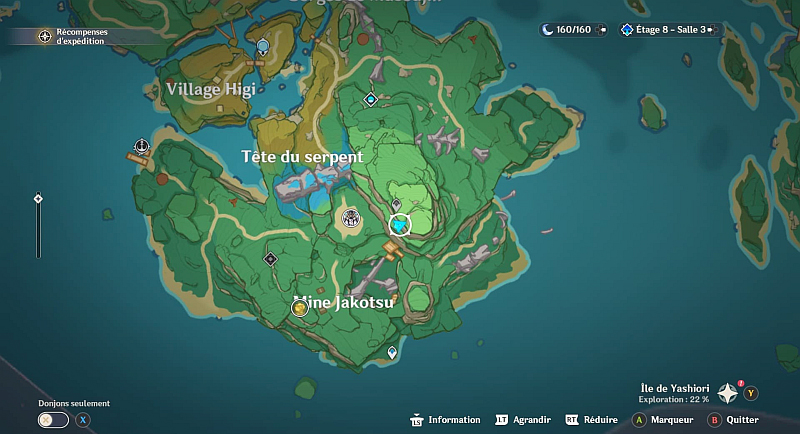
Task: Adjust the map zoom slider handle
Action: 38,199
